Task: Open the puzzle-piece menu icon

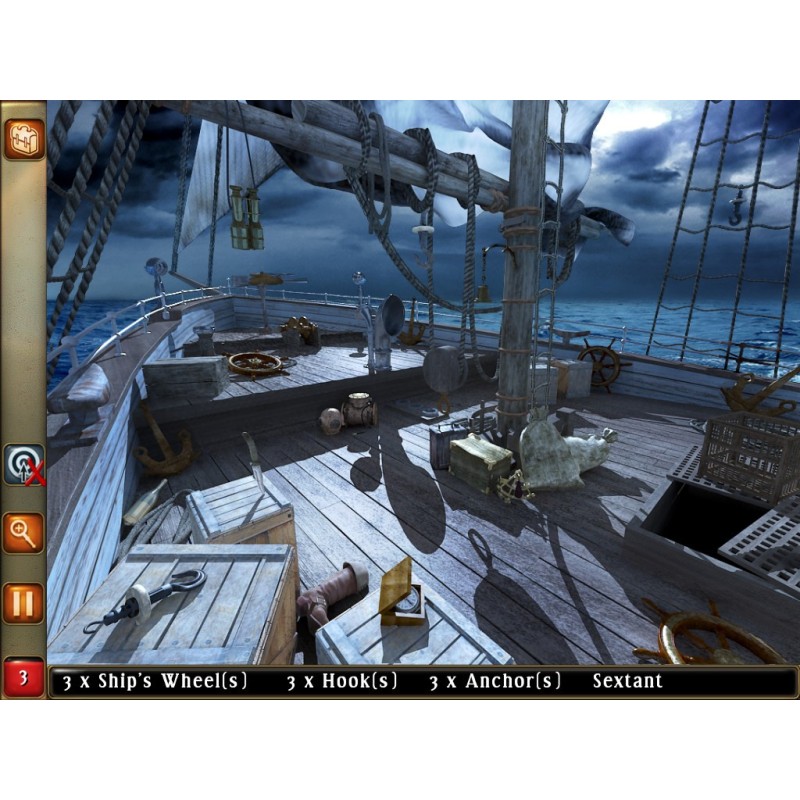Action: 23,140
